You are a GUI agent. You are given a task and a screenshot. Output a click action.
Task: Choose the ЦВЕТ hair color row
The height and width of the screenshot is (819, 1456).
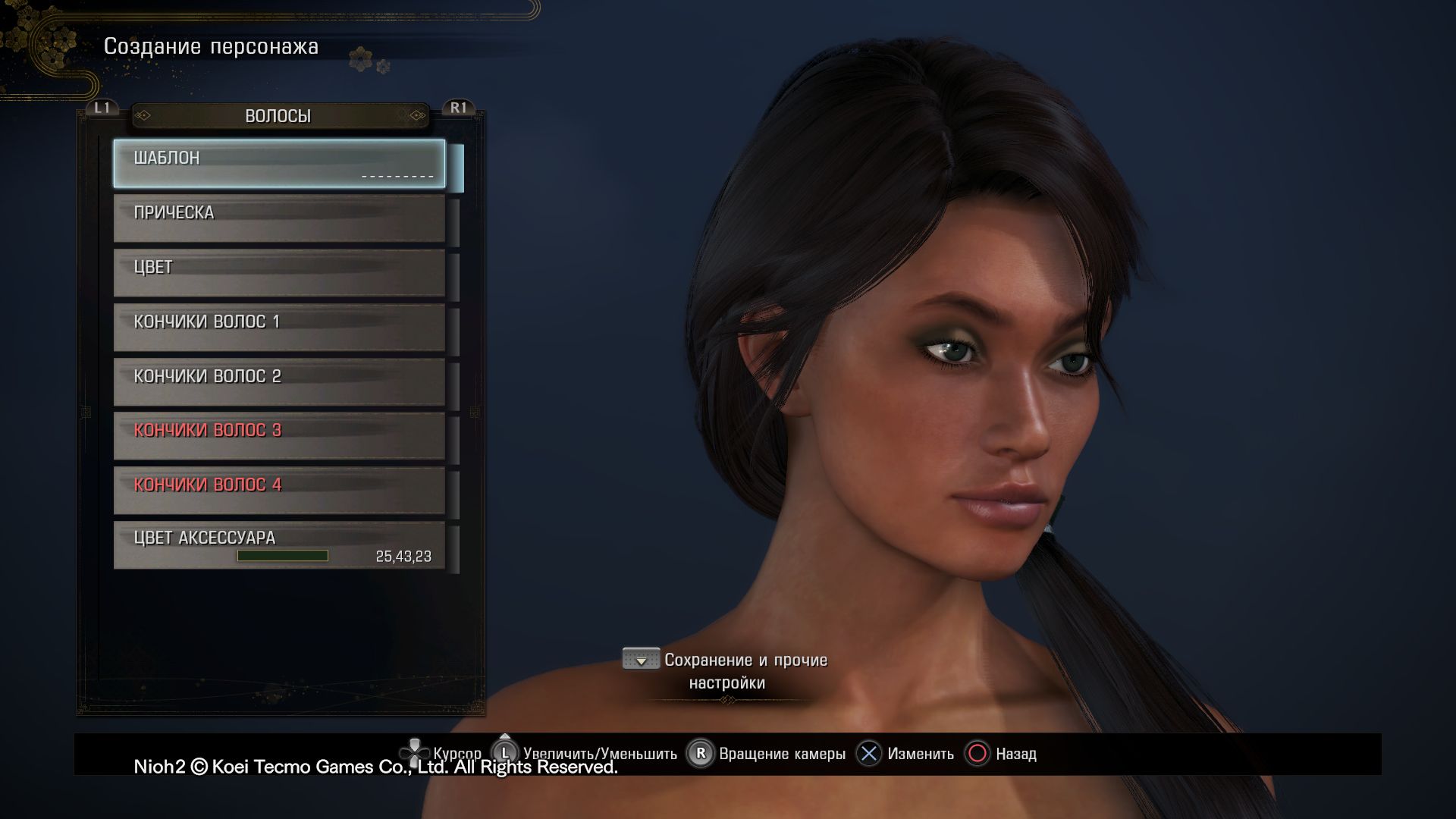(x=279, y=272)
